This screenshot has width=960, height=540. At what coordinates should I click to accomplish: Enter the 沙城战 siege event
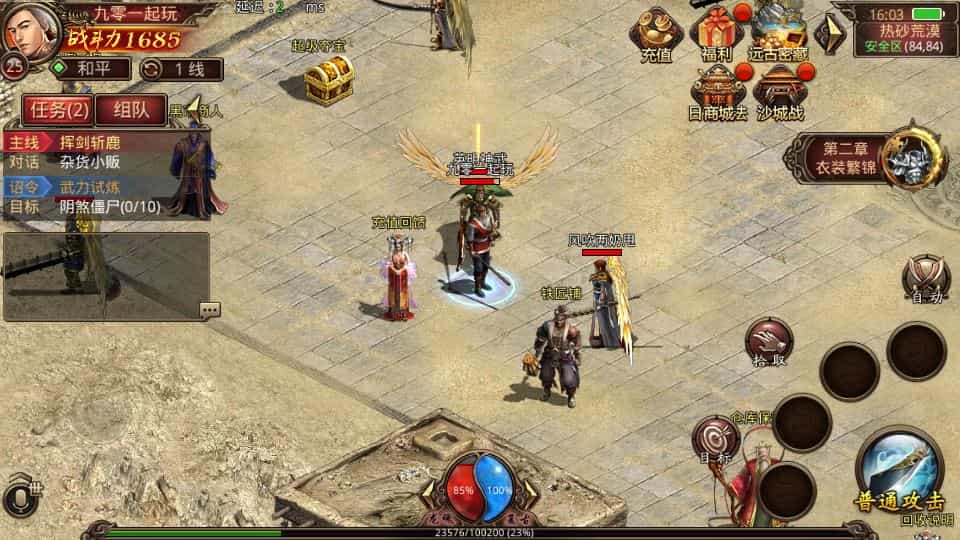[780, 92]
